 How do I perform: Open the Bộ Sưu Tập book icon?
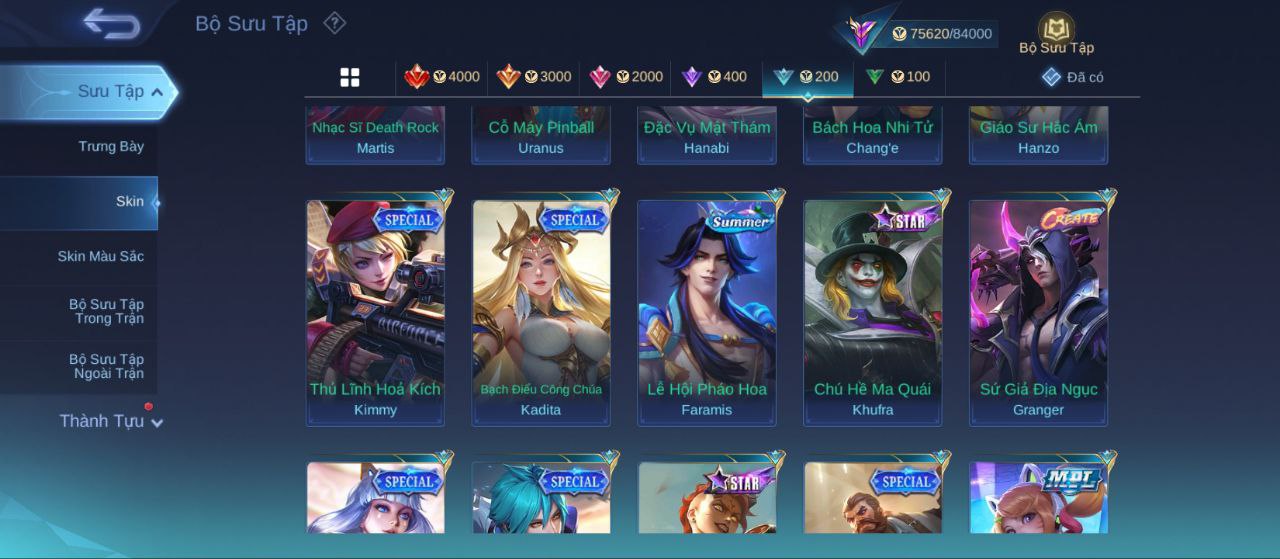(x=1056, y=32)
